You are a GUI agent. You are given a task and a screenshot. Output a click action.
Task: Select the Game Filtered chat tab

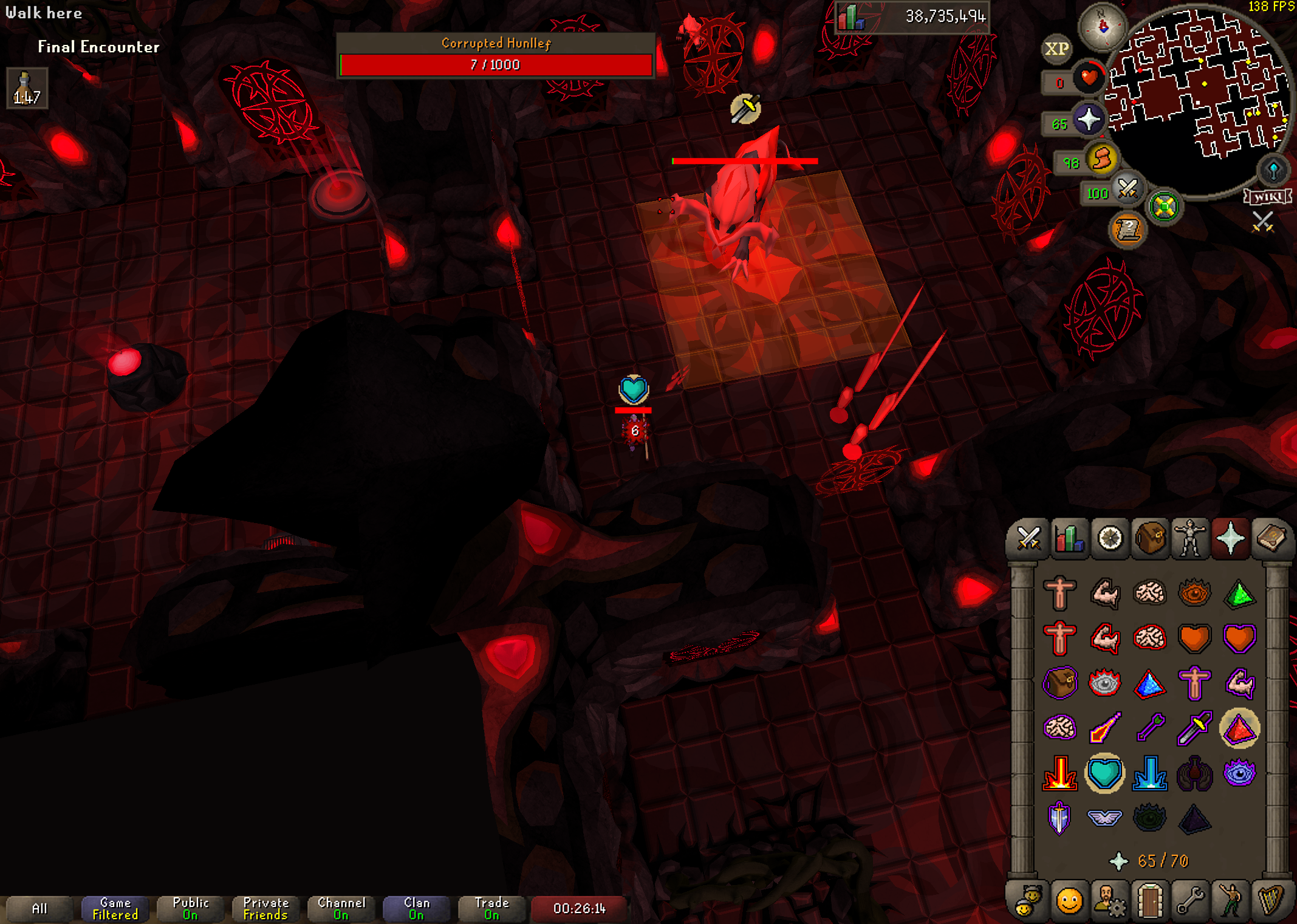115,909
